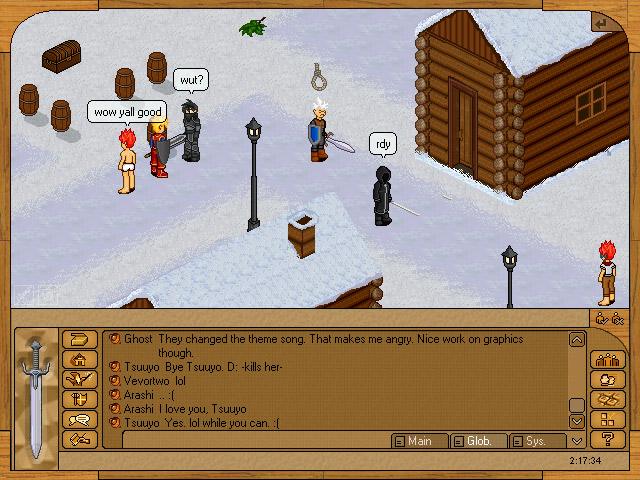Click the chat scrollbar down arrow
Screen dimensions: 640x480
pos(577,422)
